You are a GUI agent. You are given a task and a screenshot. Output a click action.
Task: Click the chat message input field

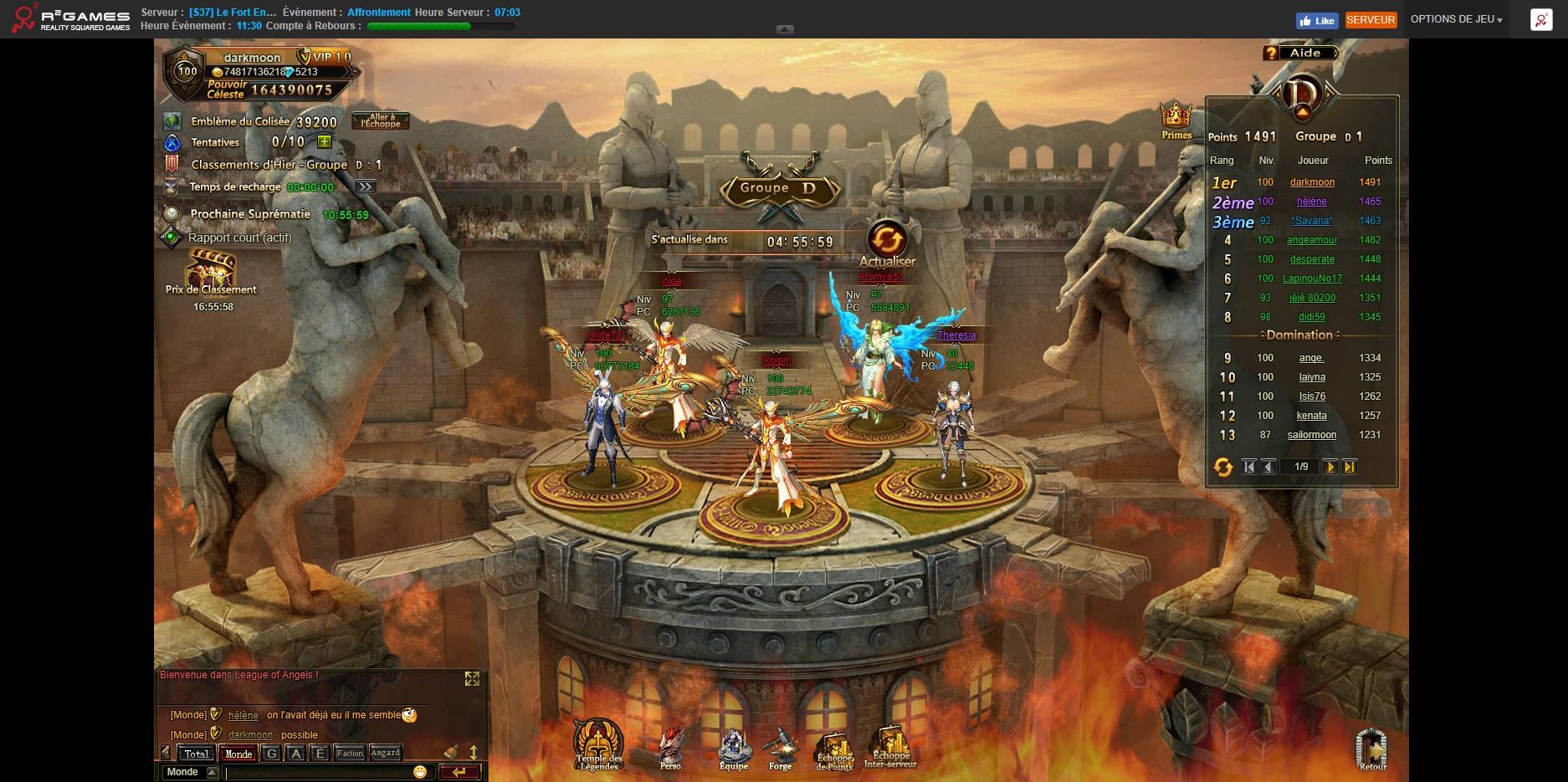pos(318,772)
